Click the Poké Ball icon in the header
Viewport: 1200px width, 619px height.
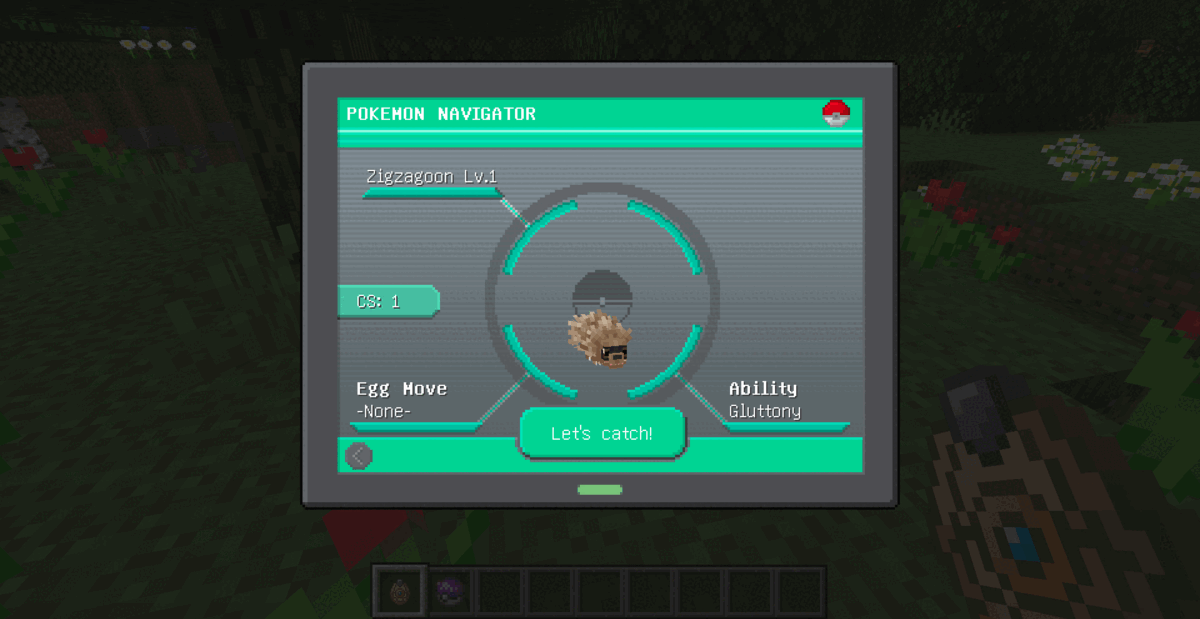[x=836, y=114]
